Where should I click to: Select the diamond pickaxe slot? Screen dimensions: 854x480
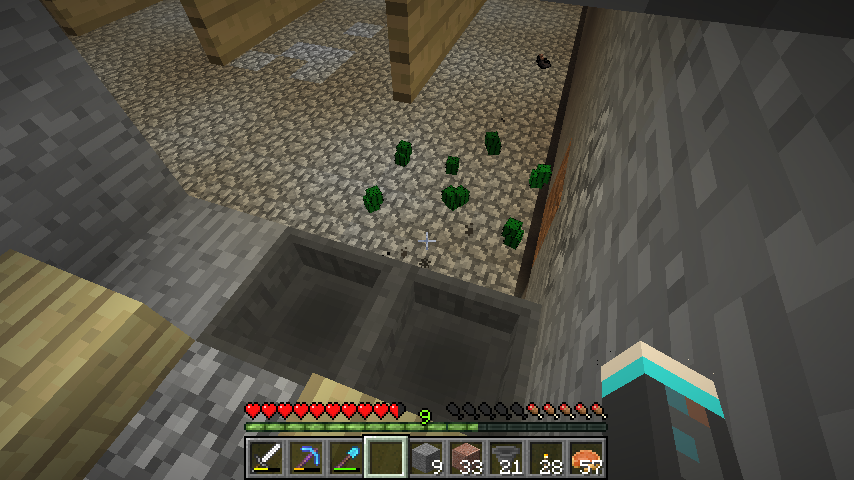point(305,458)
